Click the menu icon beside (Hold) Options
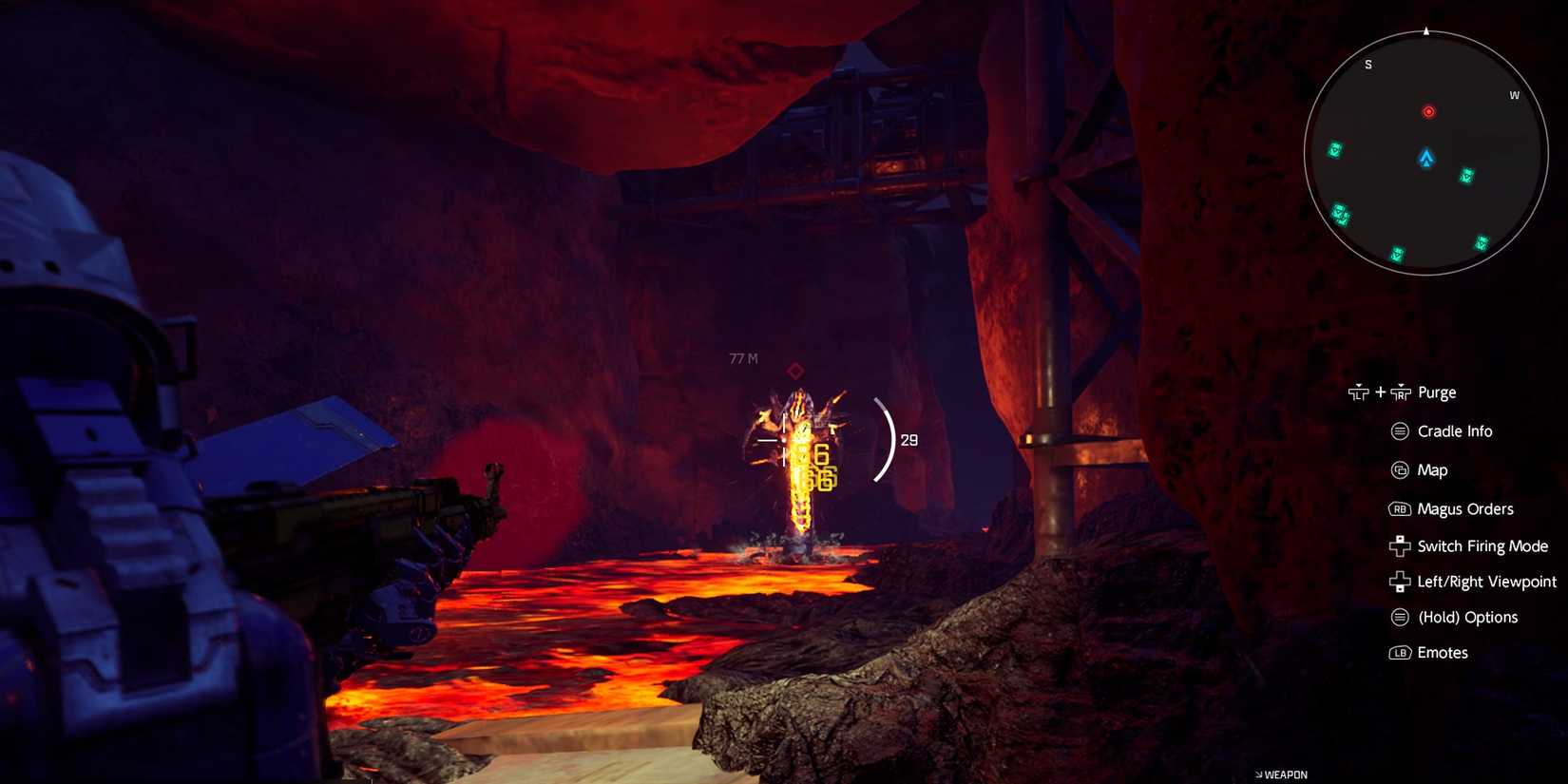 tap(1400, 617)
